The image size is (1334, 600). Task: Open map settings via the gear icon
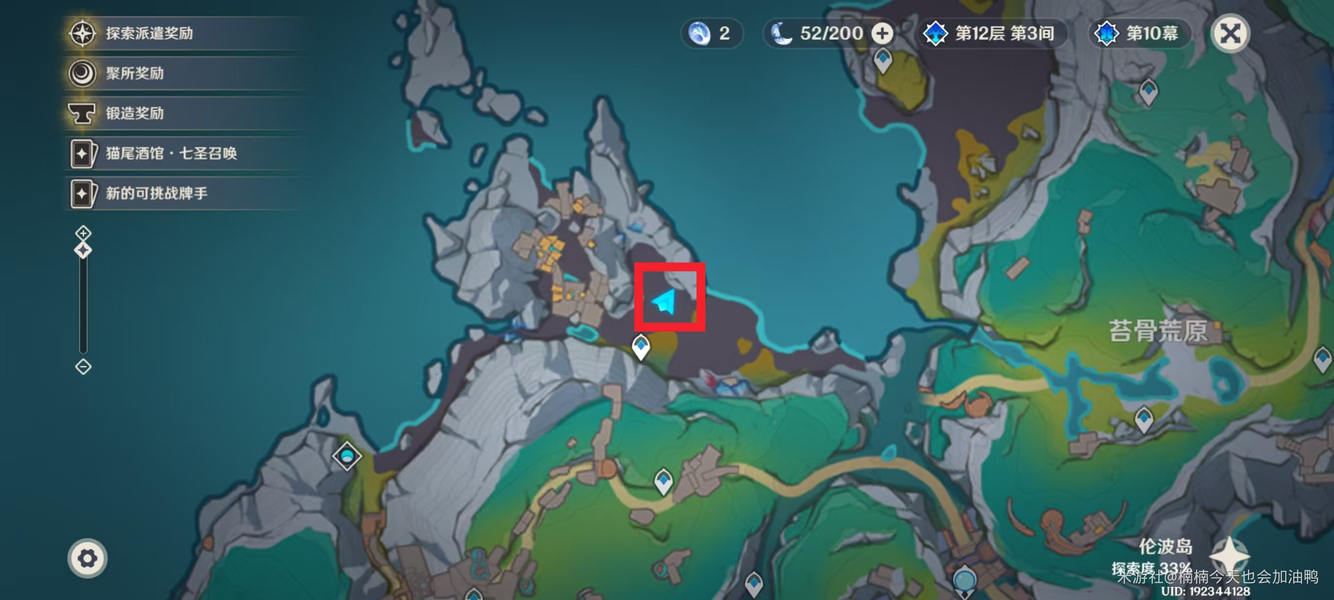(87, 558)
